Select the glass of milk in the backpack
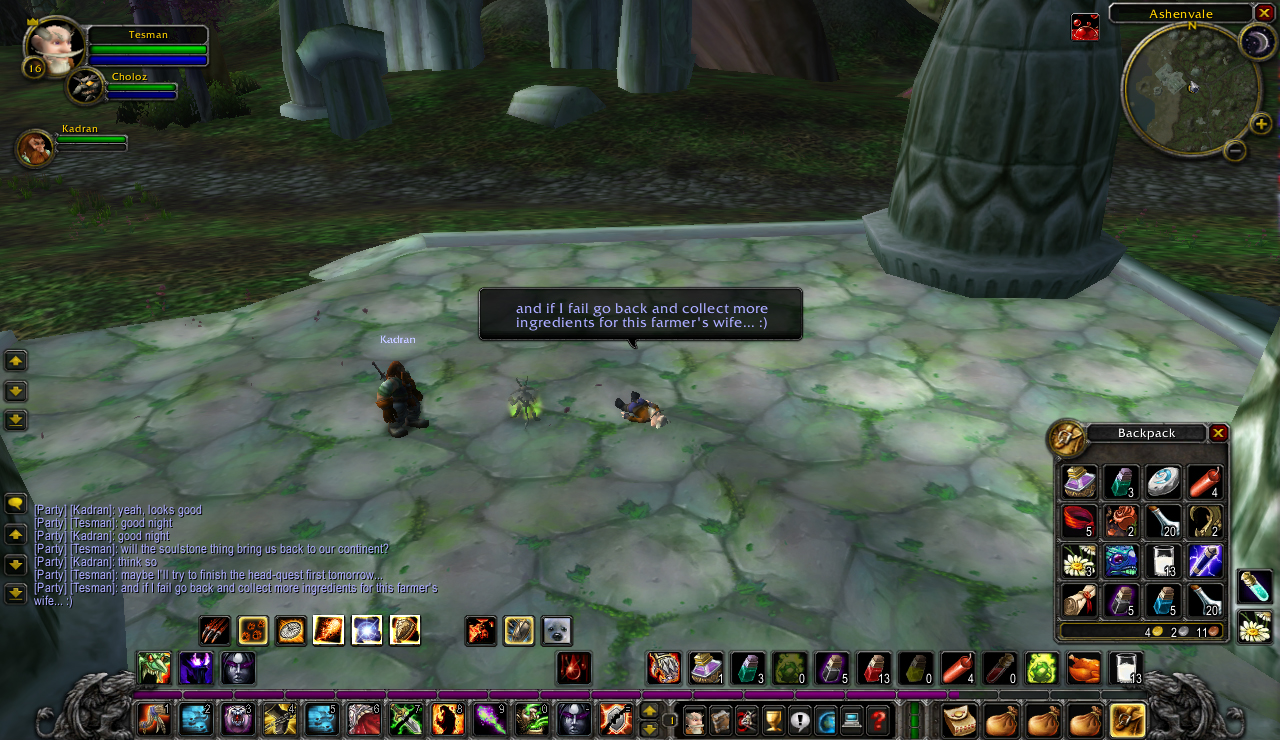The height and width of the screenshot is (740, 1280). coord(1163,560)
